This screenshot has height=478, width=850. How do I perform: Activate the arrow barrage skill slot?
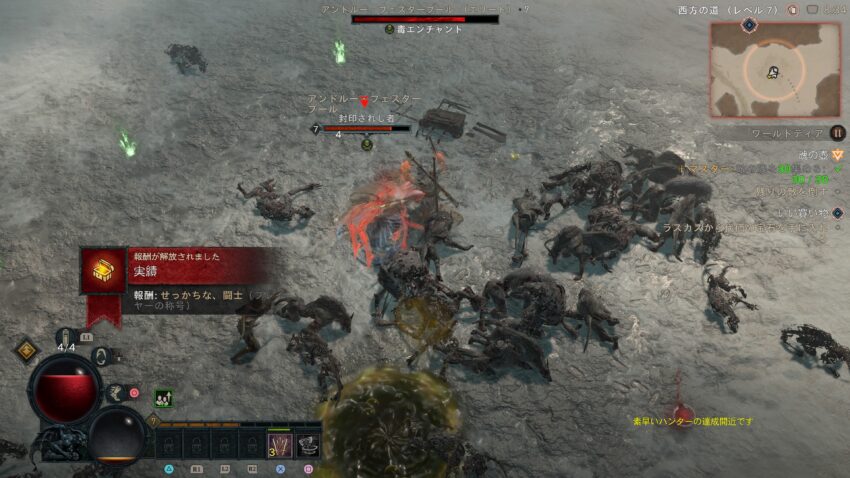pos(279,442)
